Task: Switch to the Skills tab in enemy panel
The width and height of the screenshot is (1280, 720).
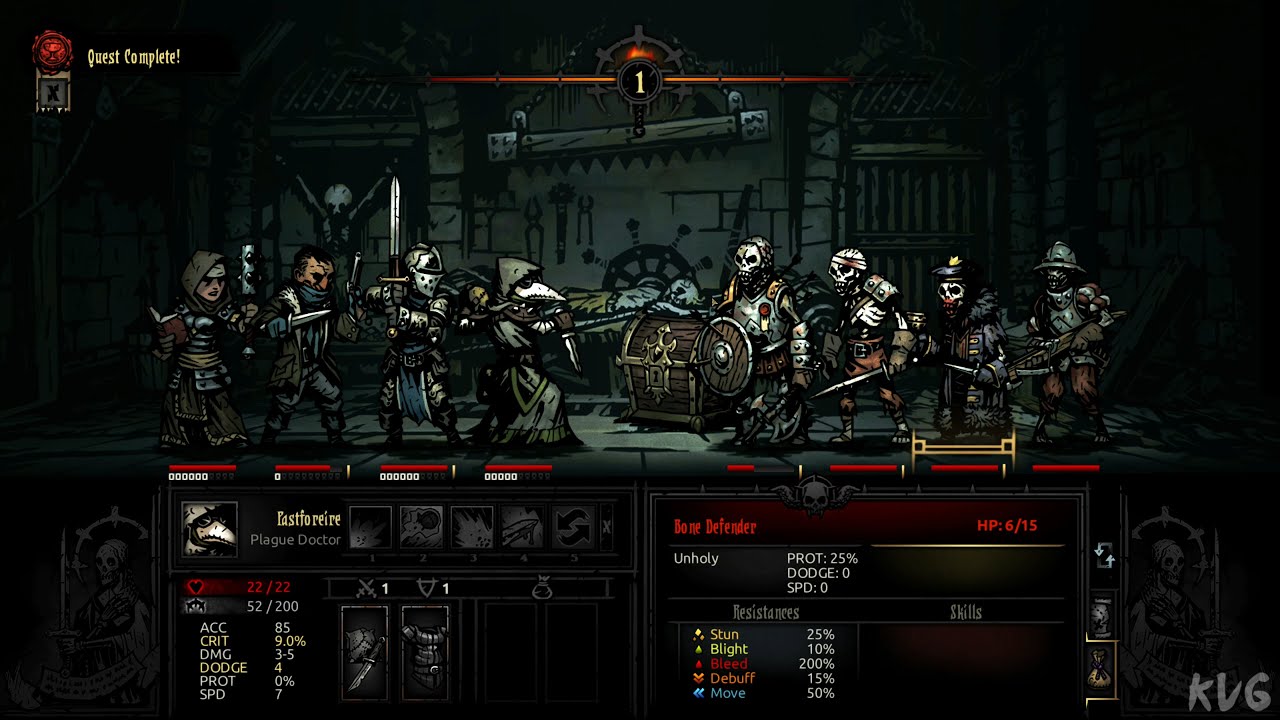Action: (966, 611)
